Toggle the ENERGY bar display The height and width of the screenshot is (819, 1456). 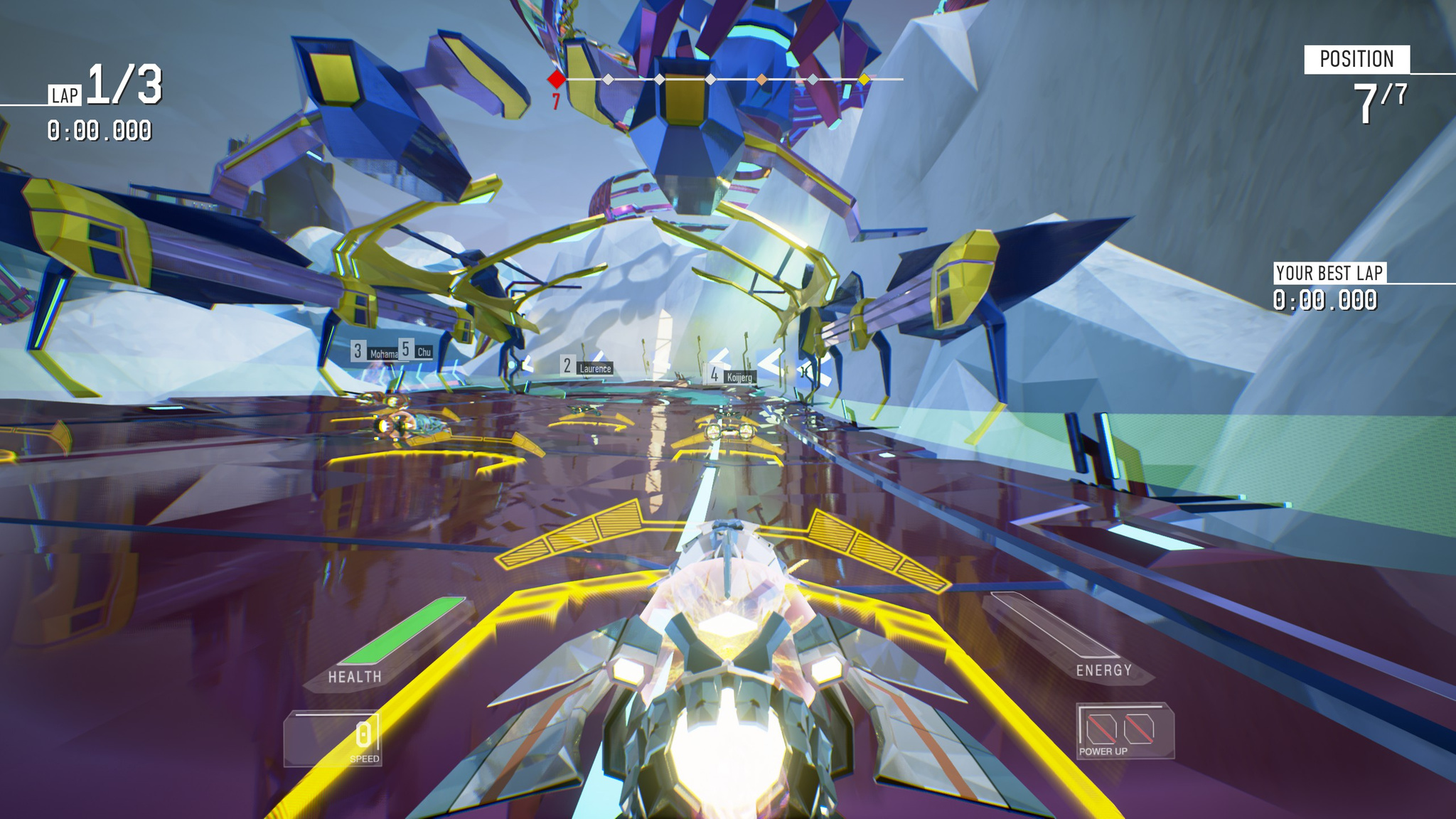[1104, 670]
